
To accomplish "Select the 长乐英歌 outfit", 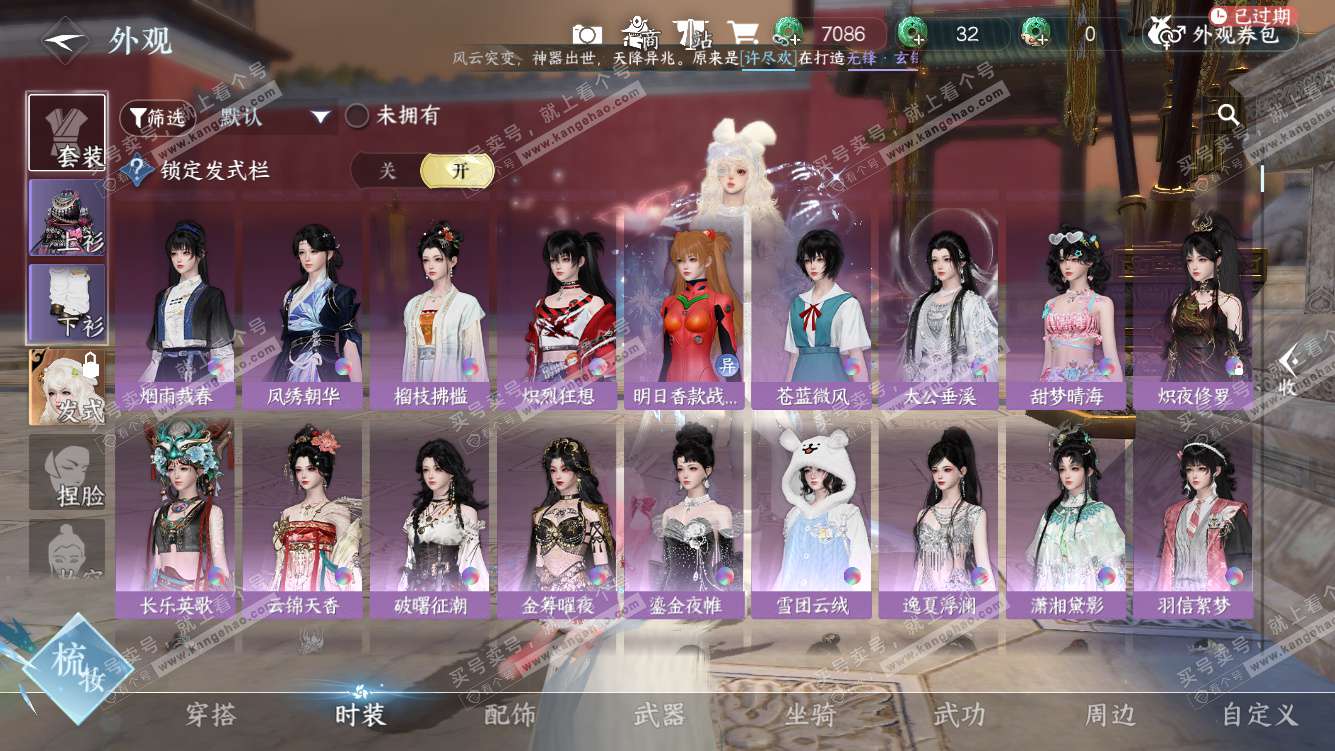I will pos(175,520).
